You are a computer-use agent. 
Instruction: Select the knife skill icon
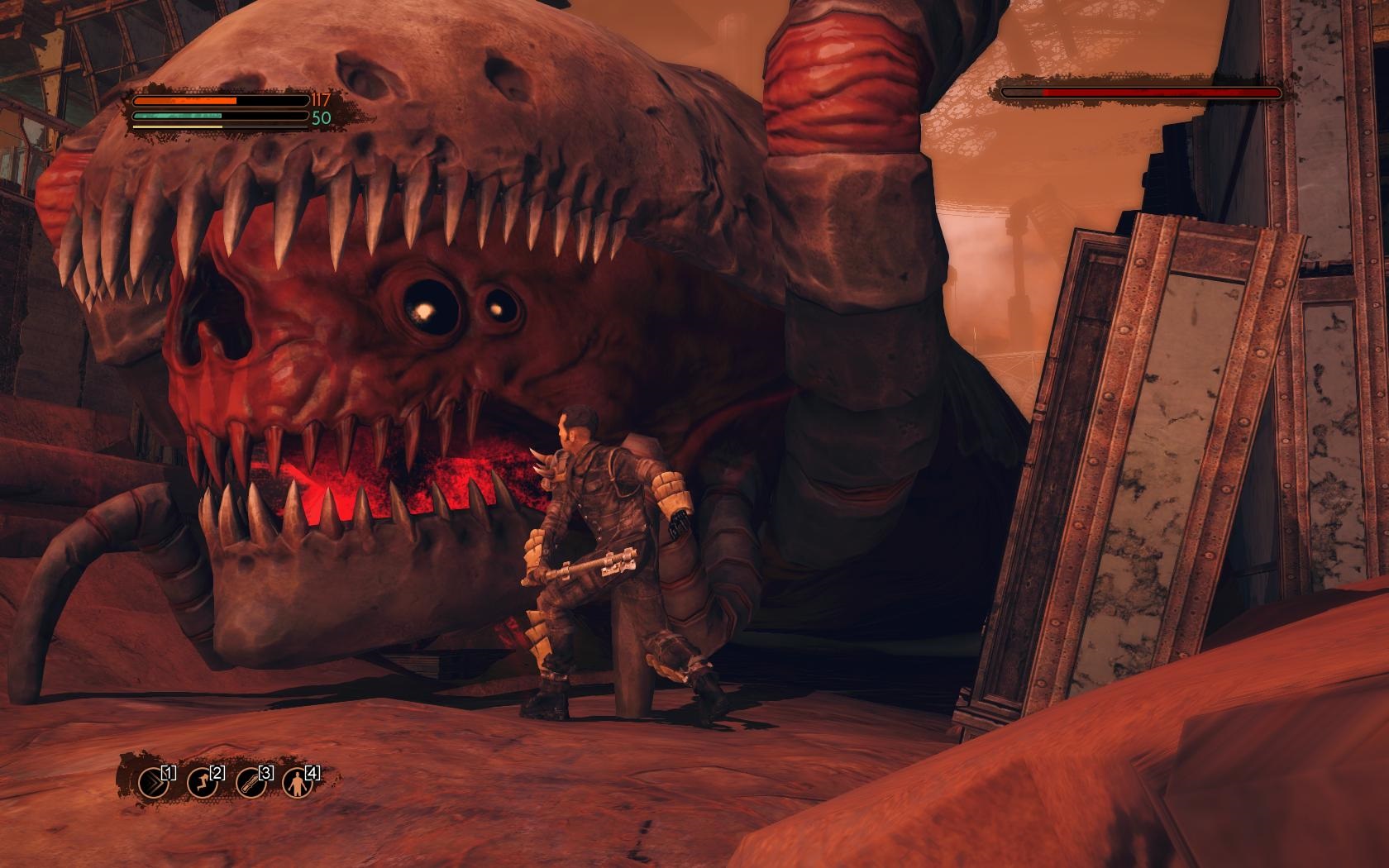251,782
